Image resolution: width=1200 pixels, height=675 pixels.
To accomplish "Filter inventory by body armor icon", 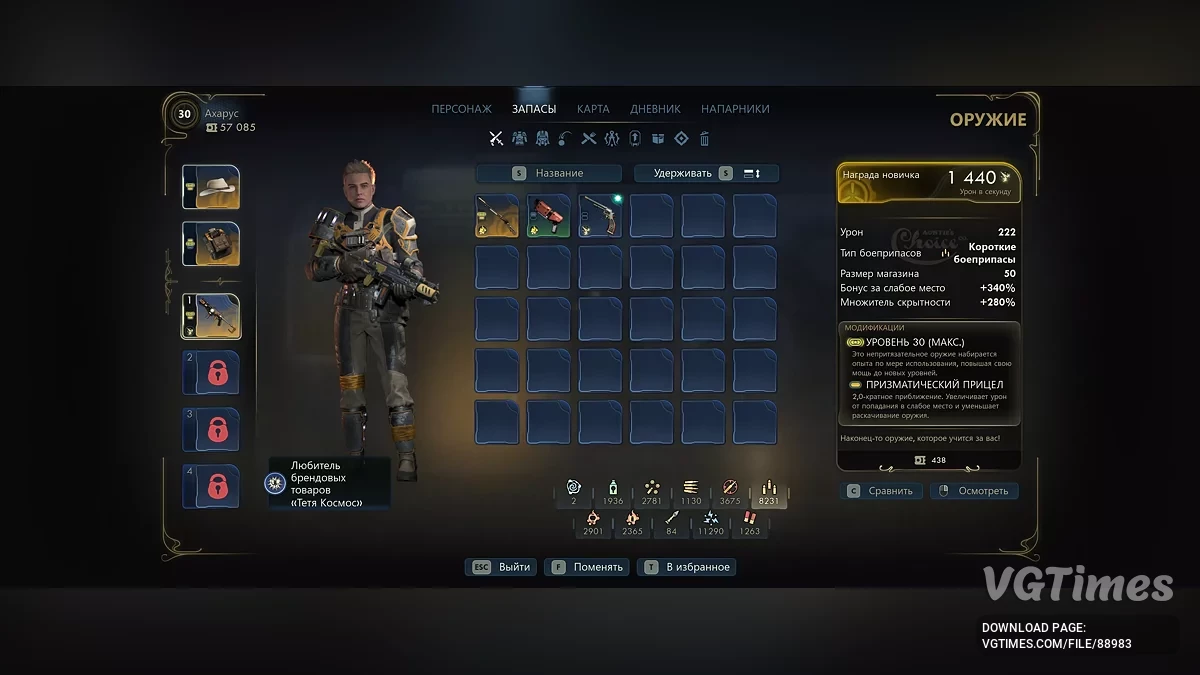I will (x=520, y=139).
